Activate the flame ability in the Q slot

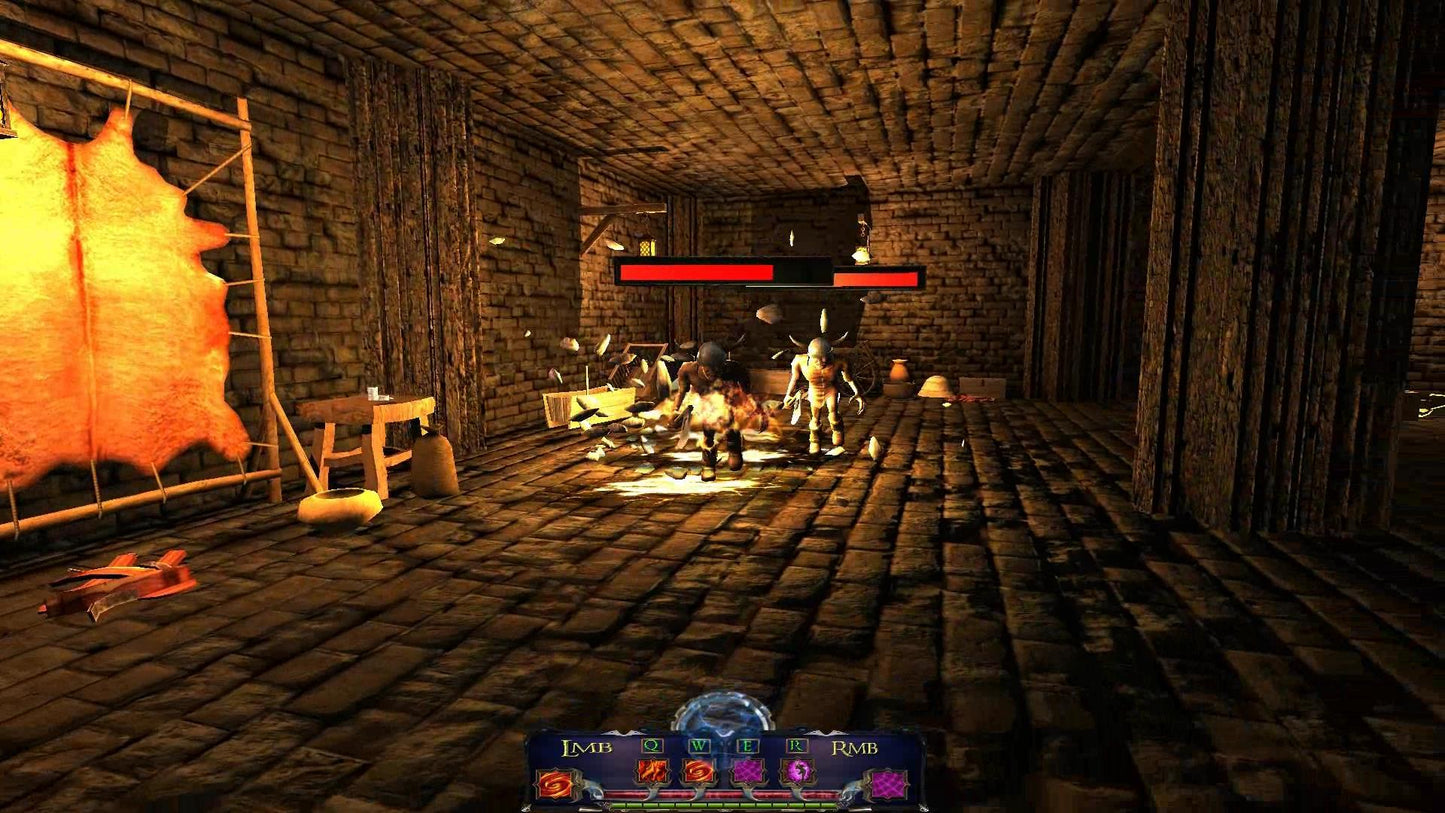(x=651, y=772)
